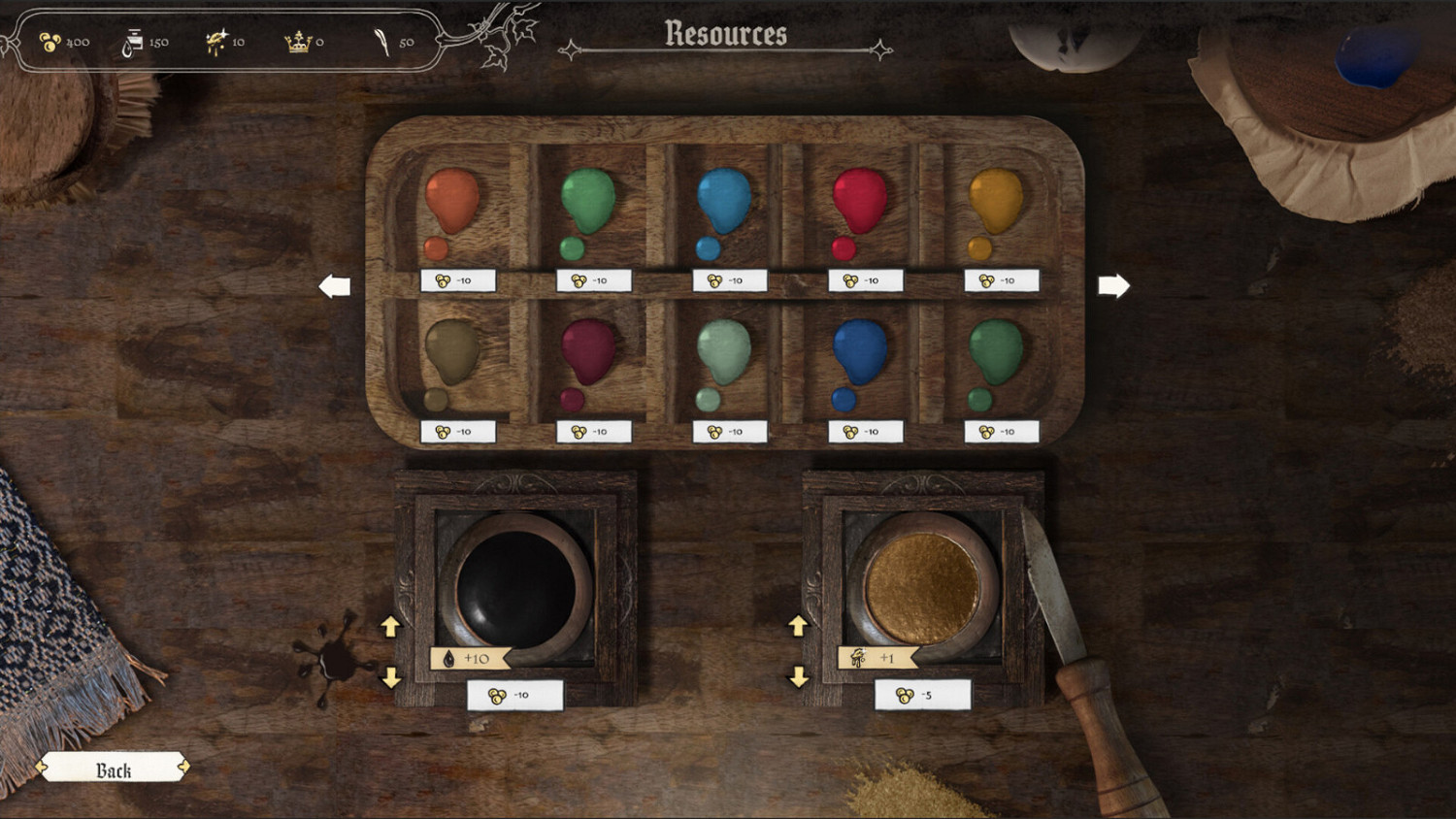
Task: Open the next pigment page with the right arrow
Action: [1114, 284]
